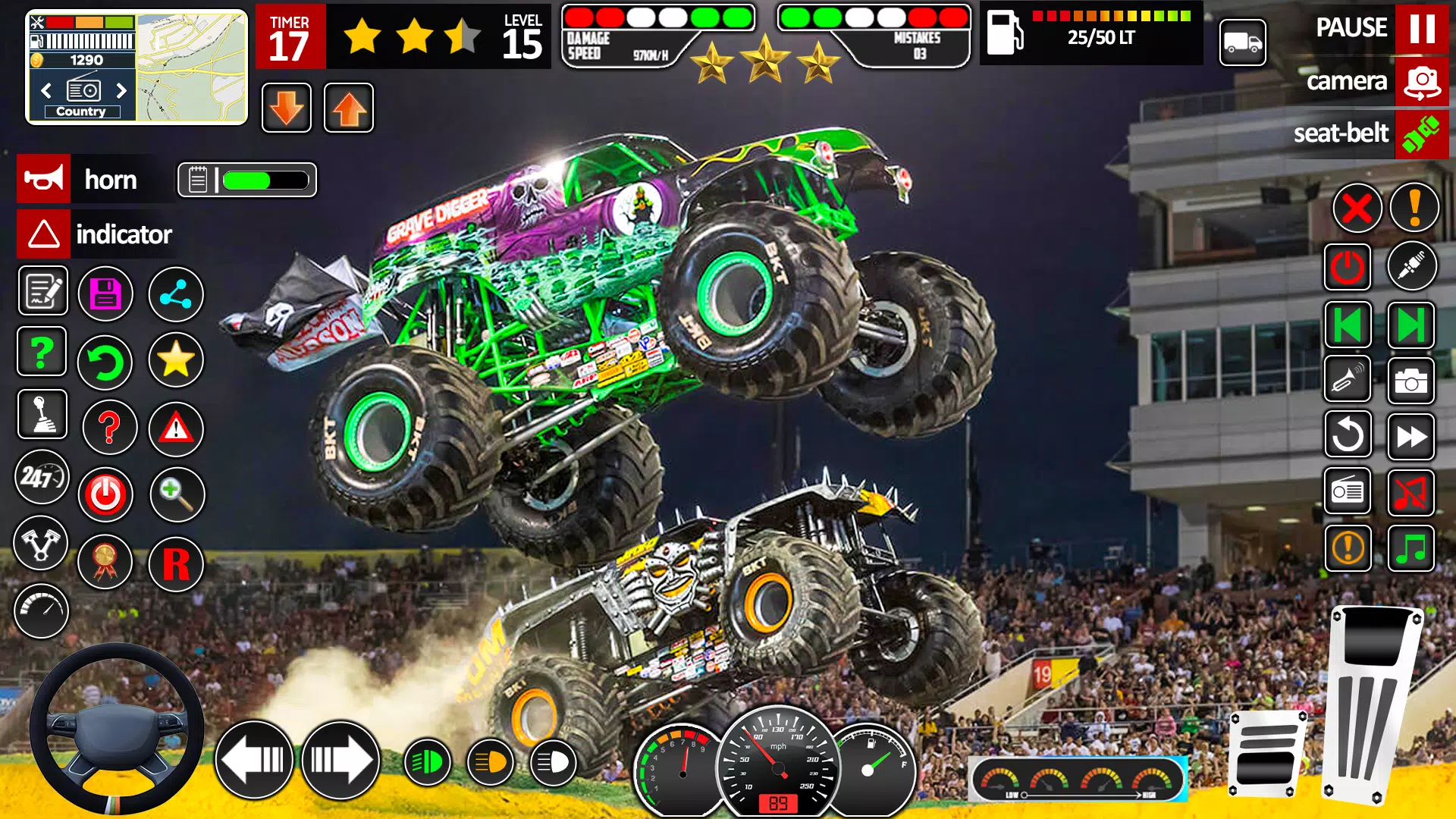
Task: Switch camera view via camera label
Action: click(1348, 82)
